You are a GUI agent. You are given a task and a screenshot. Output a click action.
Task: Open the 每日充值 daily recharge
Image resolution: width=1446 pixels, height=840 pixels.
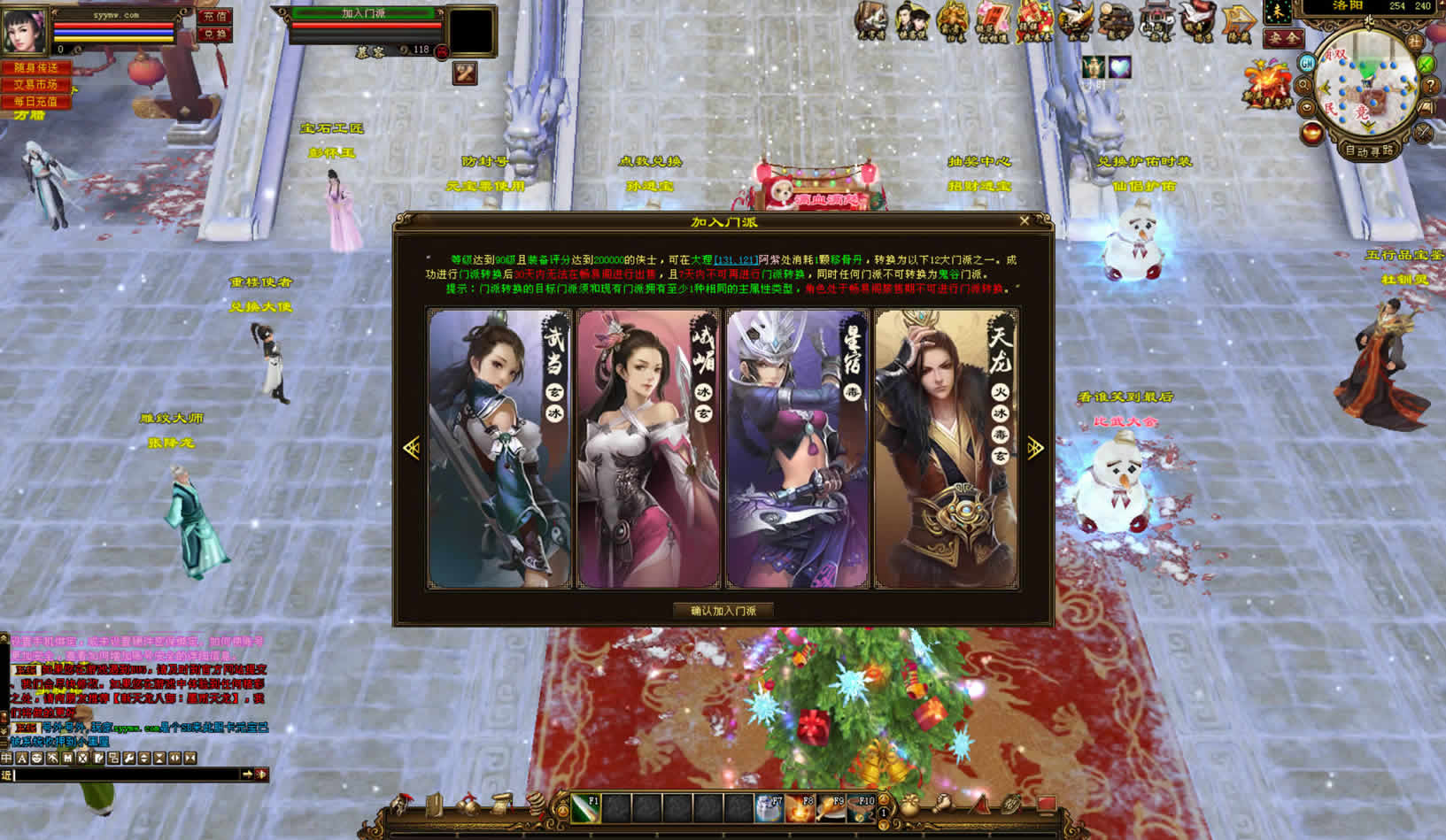(x=35, y=102)
